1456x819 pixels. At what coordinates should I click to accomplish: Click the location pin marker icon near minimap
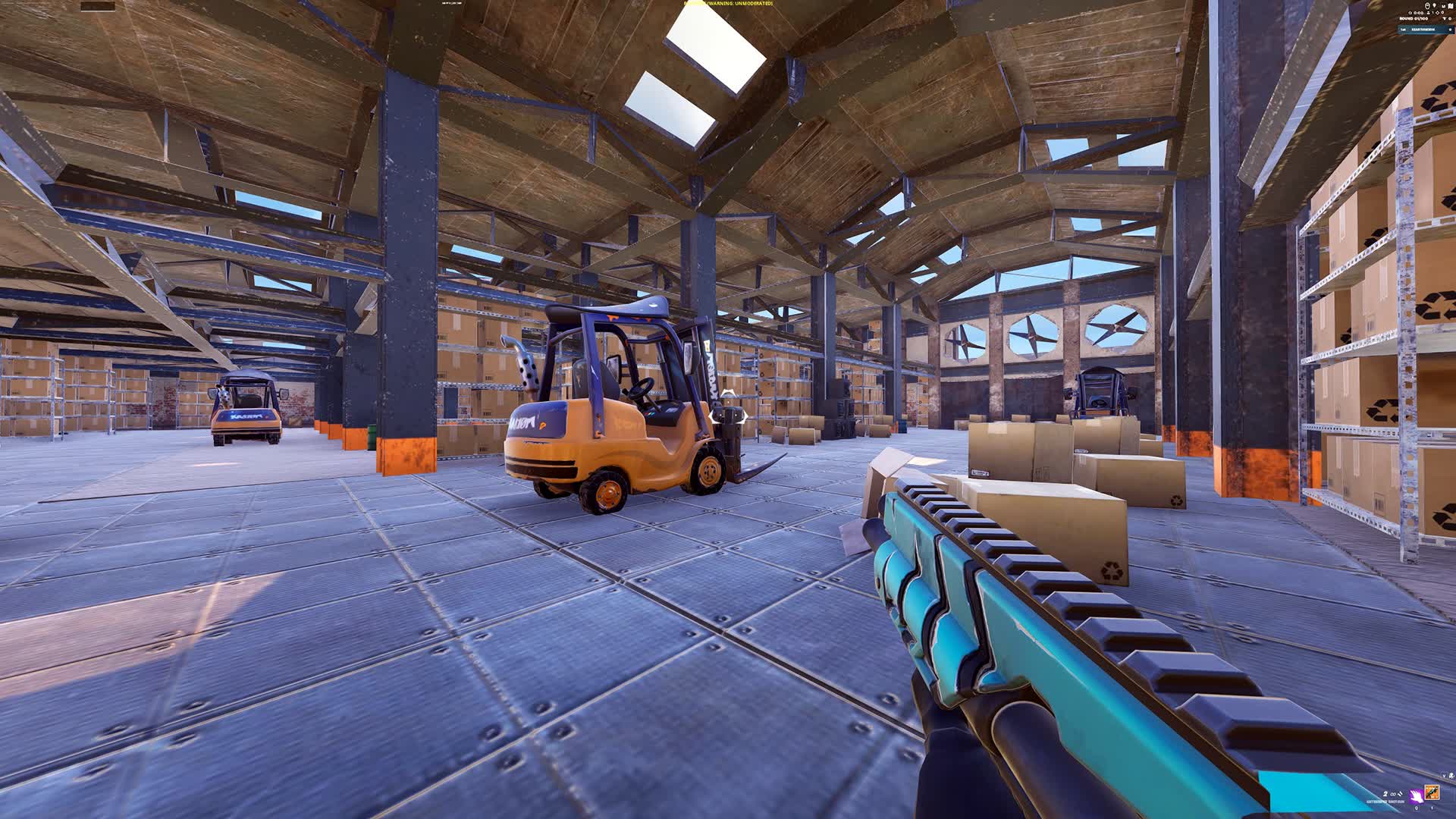[x=1434, y=6]
